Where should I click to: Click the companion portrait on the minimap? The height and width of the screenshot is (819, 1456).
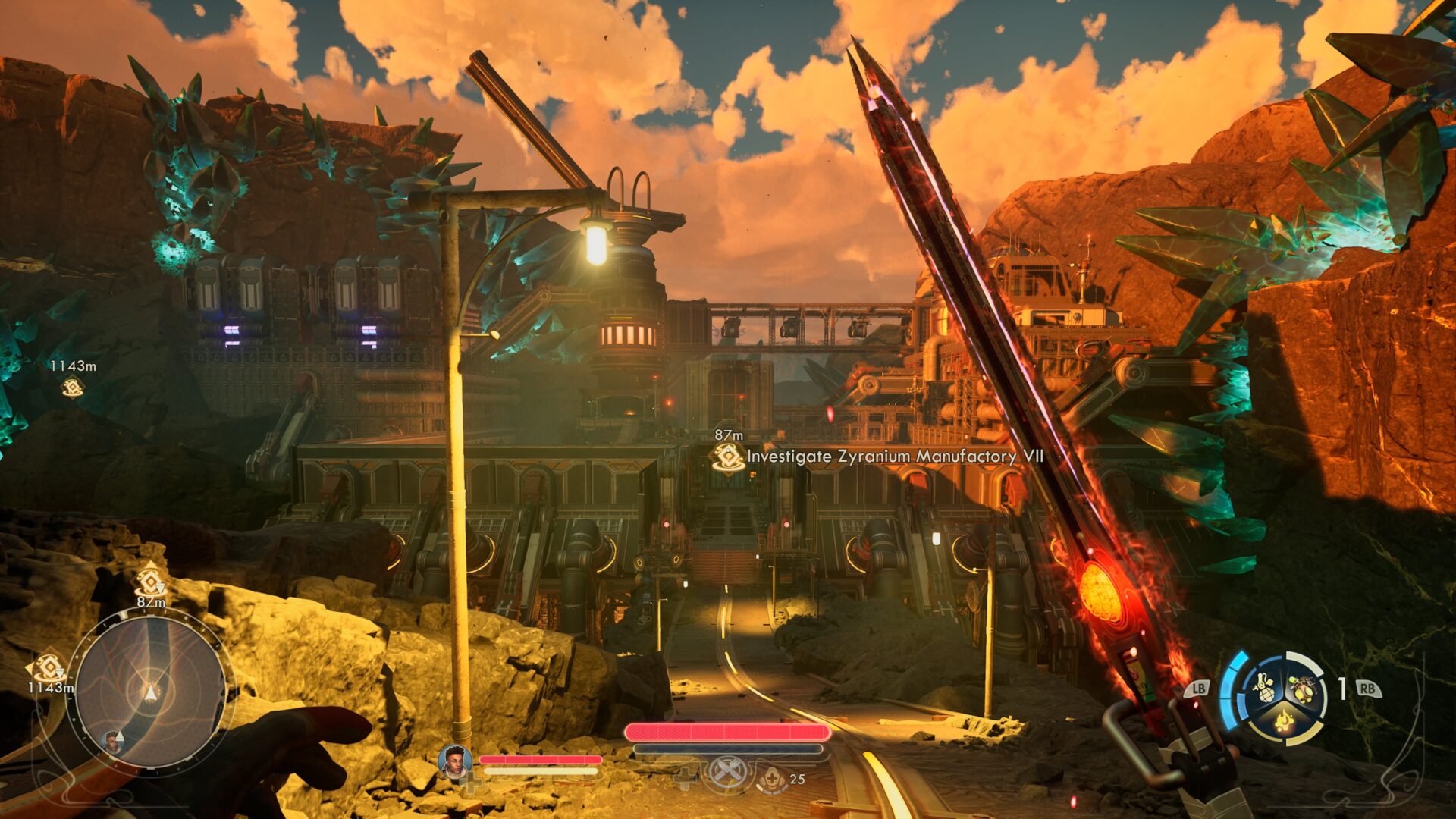[x=113, y=742]
